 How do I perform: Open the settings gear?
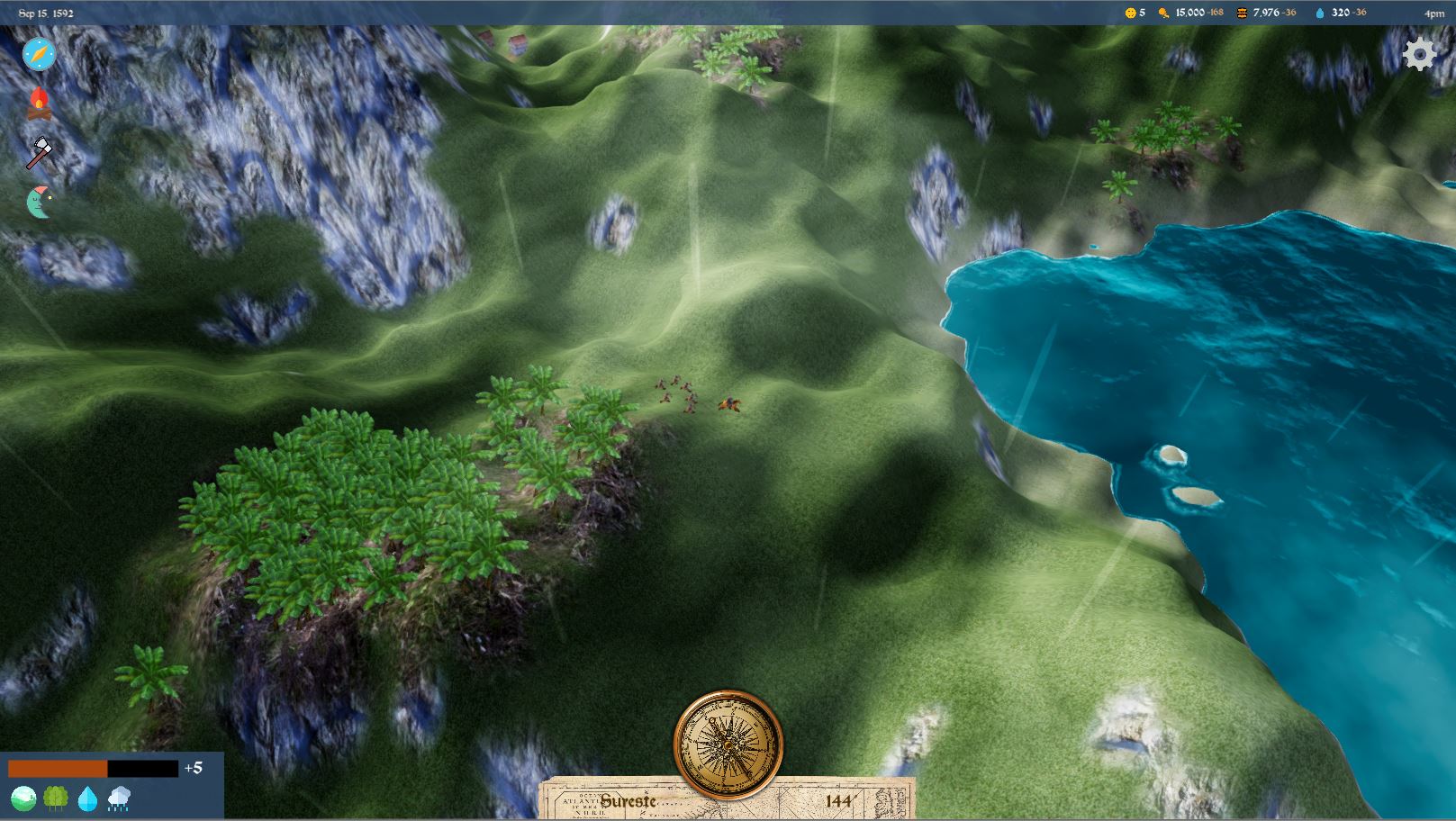(x=1421, y=54)
